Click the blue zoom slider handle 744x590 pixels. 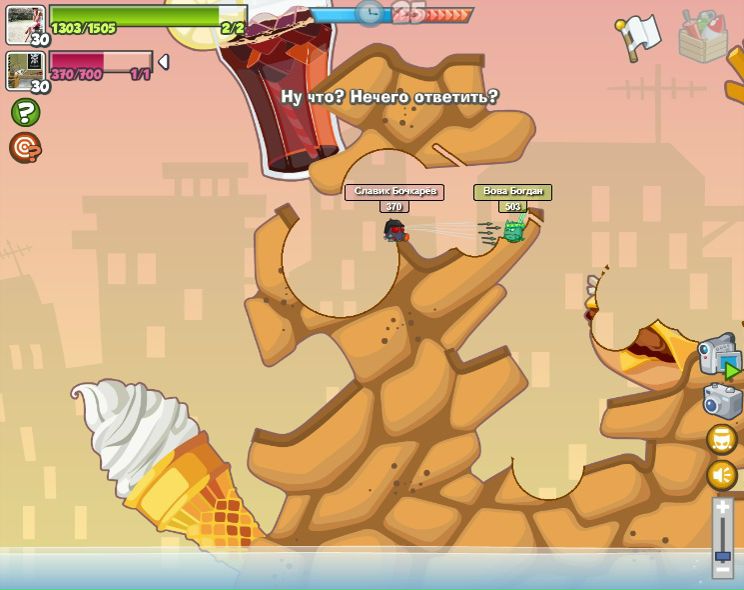tap(723, 555)
